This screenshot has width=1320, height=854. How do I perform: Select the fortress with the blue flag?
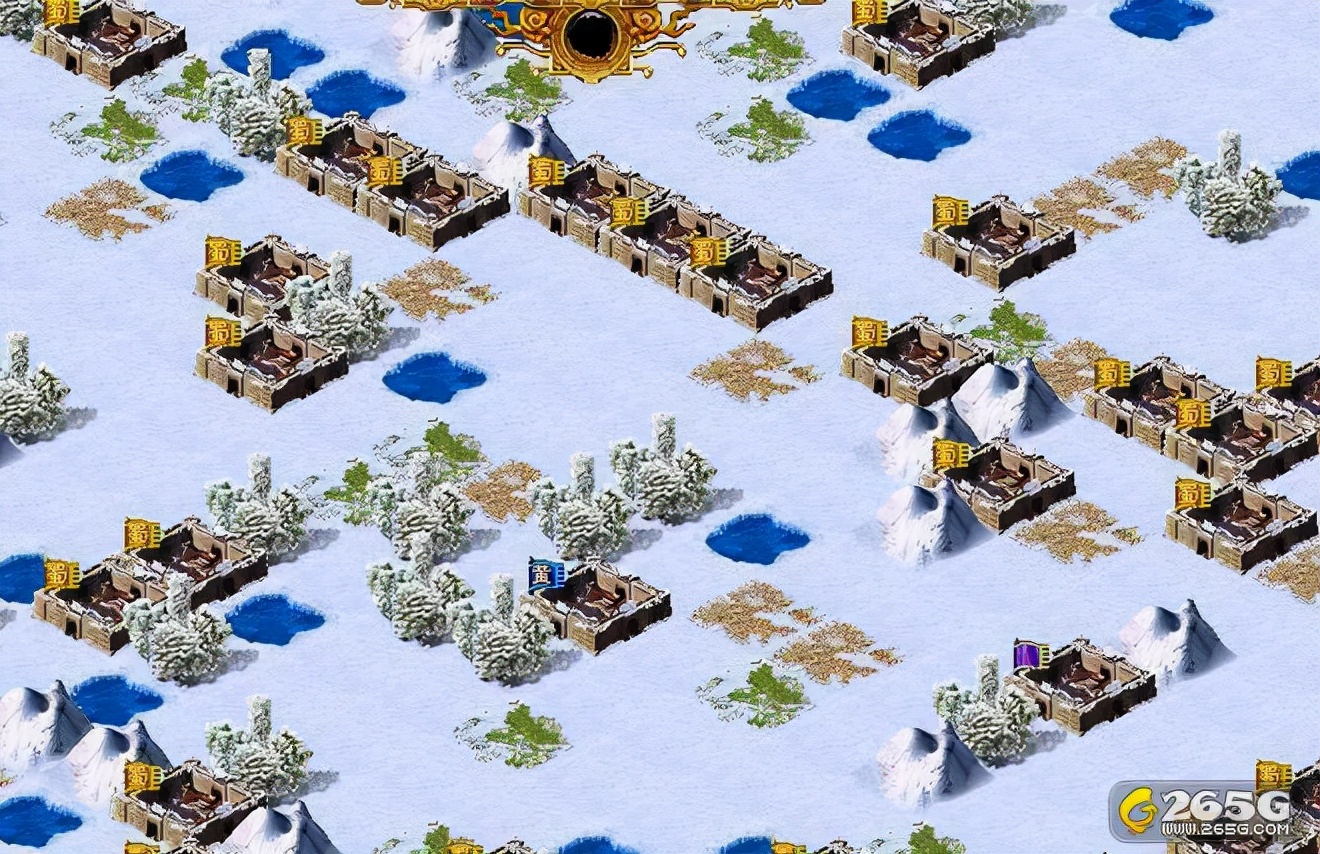[600, 605]
